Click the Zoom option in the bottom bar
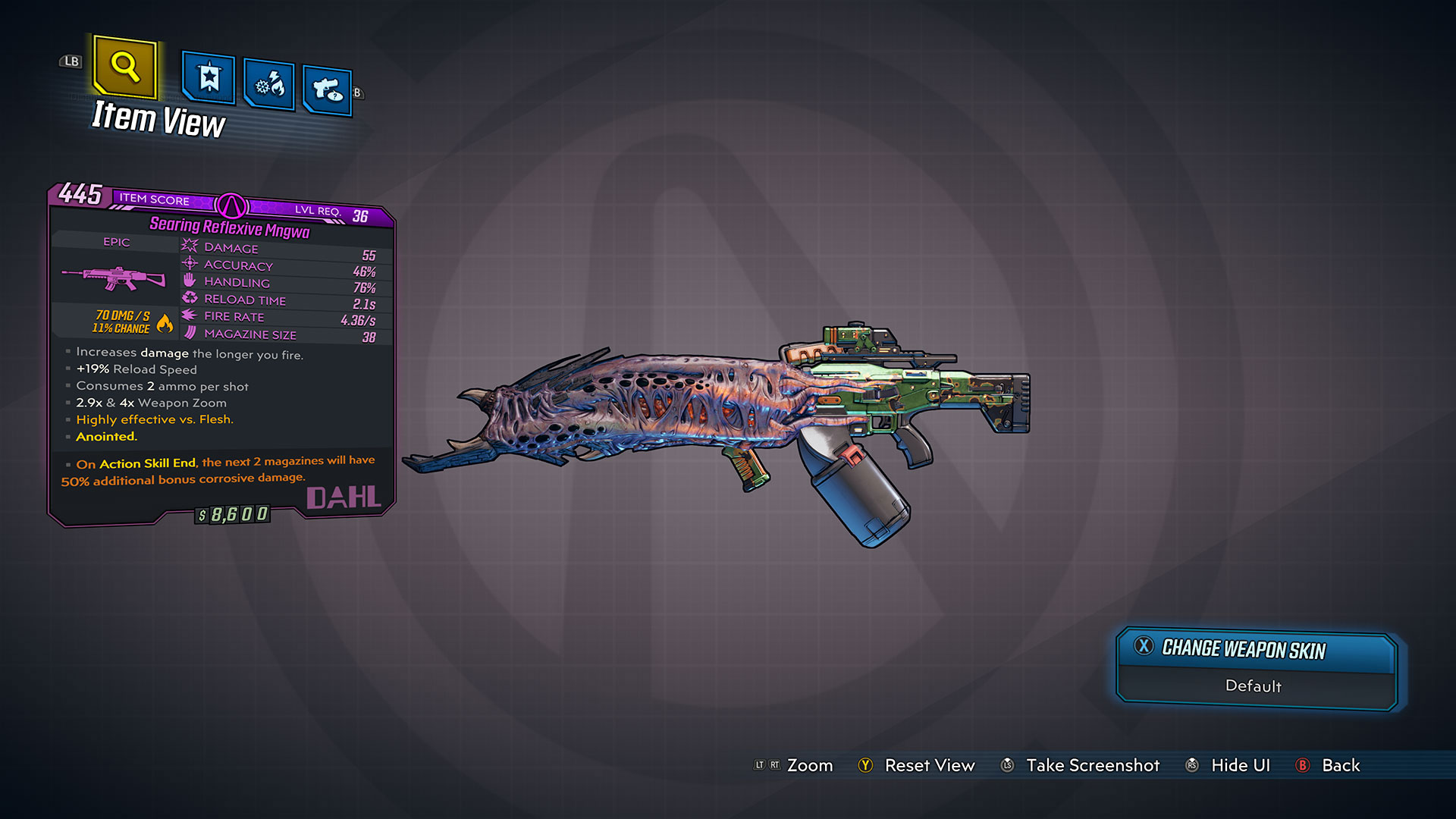The width and height of the screenshot is (1456, 819). [809, 765]
